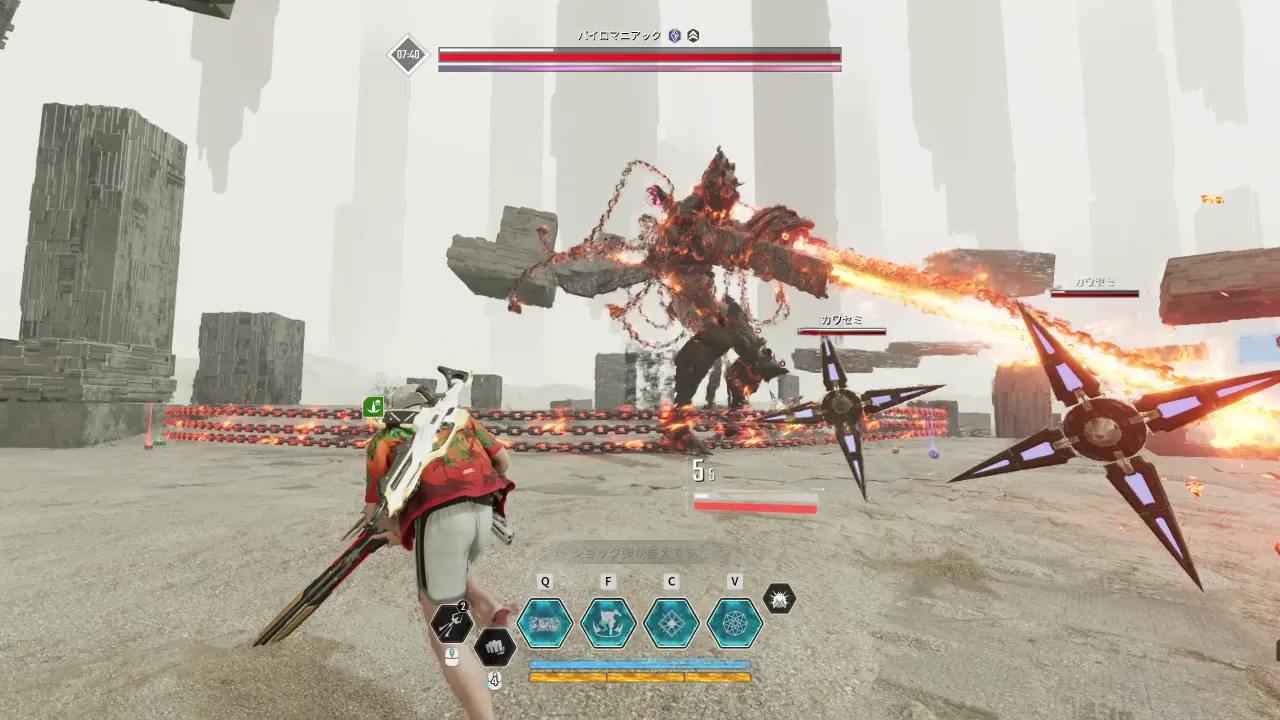Screen dimensions: 1280x720
Task: Select the small black burst passive icon
Action: click(779, 599)
